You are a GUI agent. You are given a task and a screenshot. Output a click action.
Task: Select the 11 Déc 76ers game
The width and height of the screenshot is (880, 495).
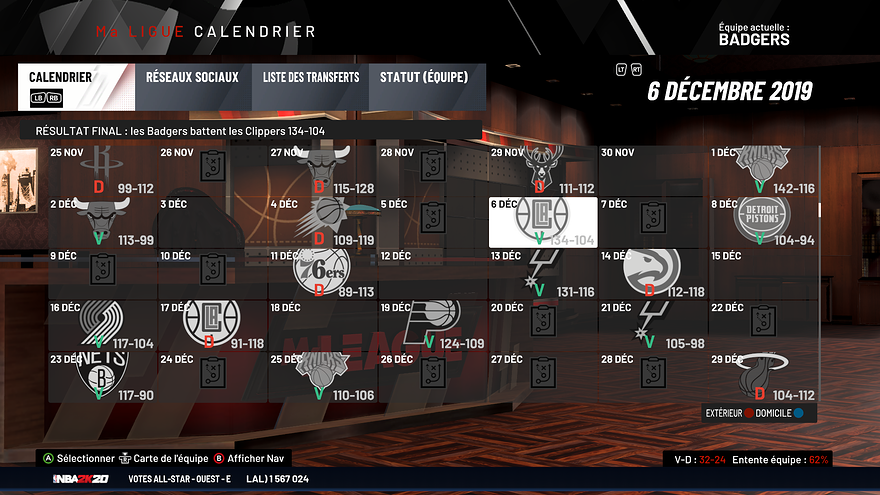point(322,273)
